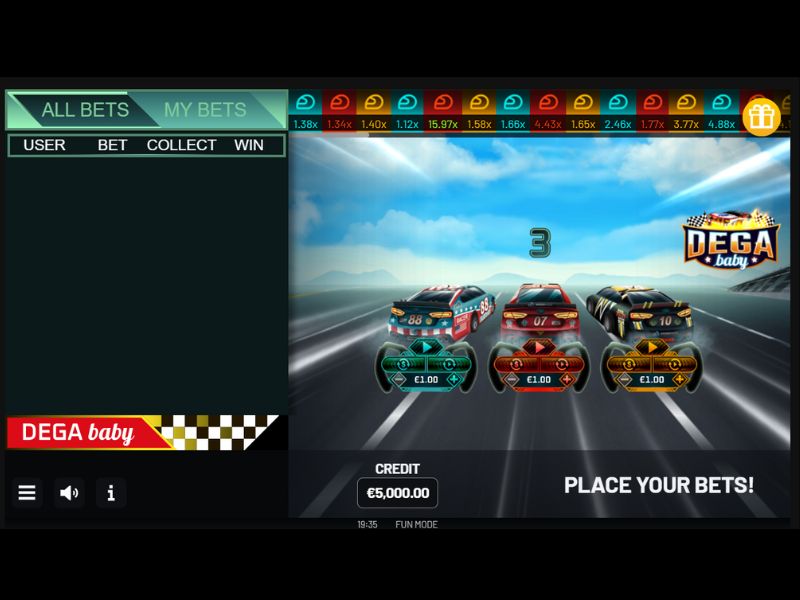Select the 4.43x result in history bar
The image size is (800, 600).
[x=548, y=124]
